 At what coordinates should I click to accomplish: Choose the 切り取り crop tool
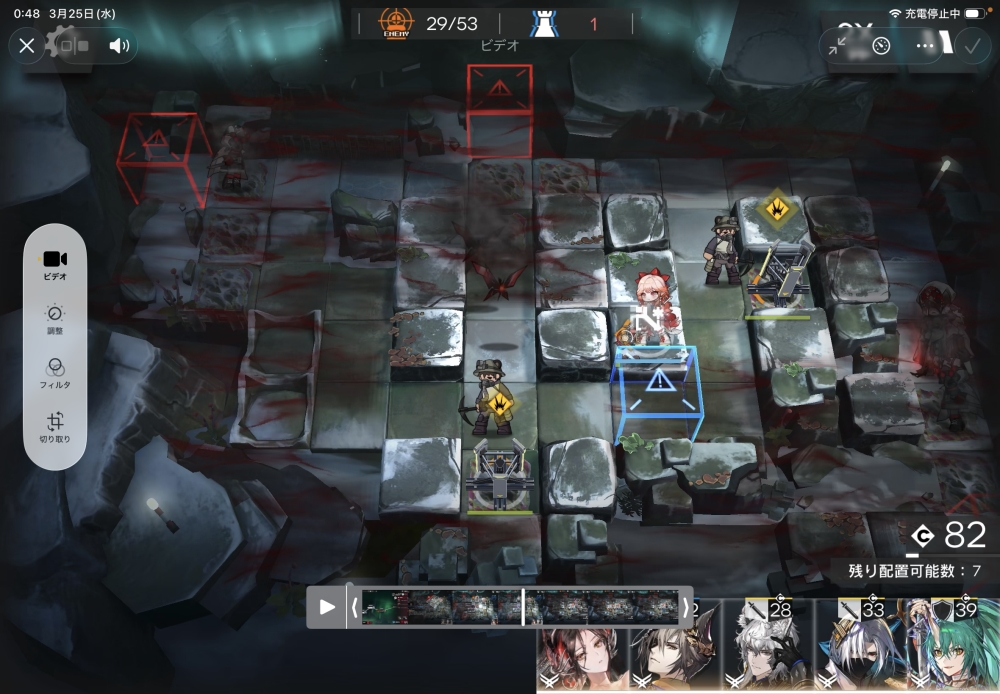(55, 428)
